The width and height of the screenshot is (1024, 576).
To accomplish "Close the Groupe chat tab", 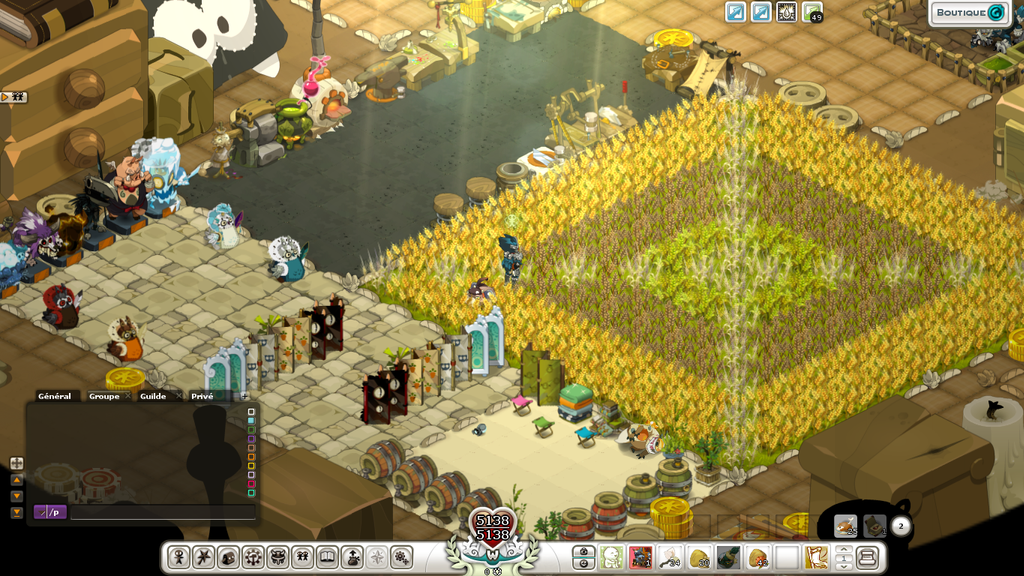I will [x=128, y=396].
